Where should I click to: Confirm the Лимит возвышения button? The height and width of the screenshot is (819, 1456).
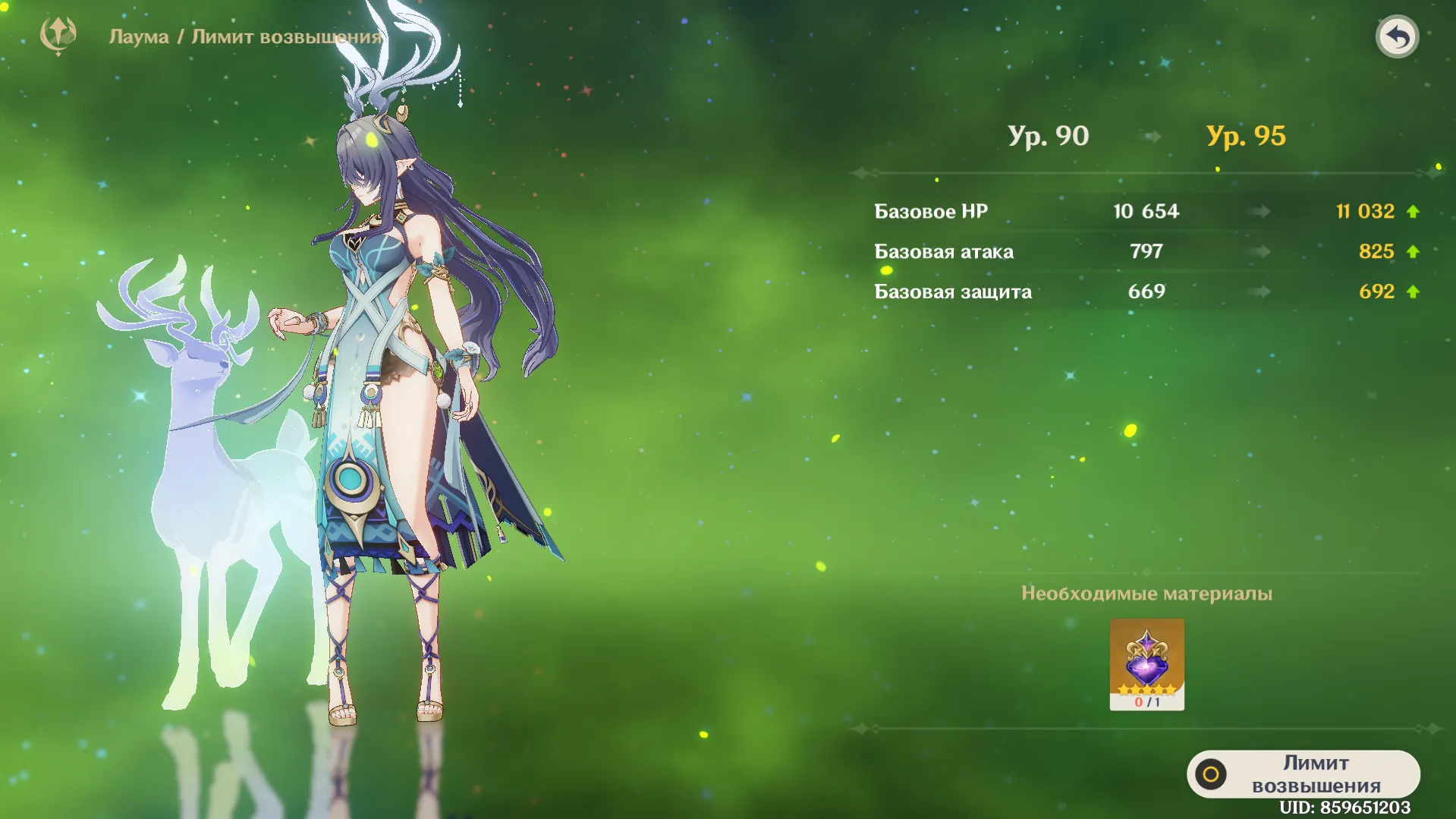[1303, 773]
